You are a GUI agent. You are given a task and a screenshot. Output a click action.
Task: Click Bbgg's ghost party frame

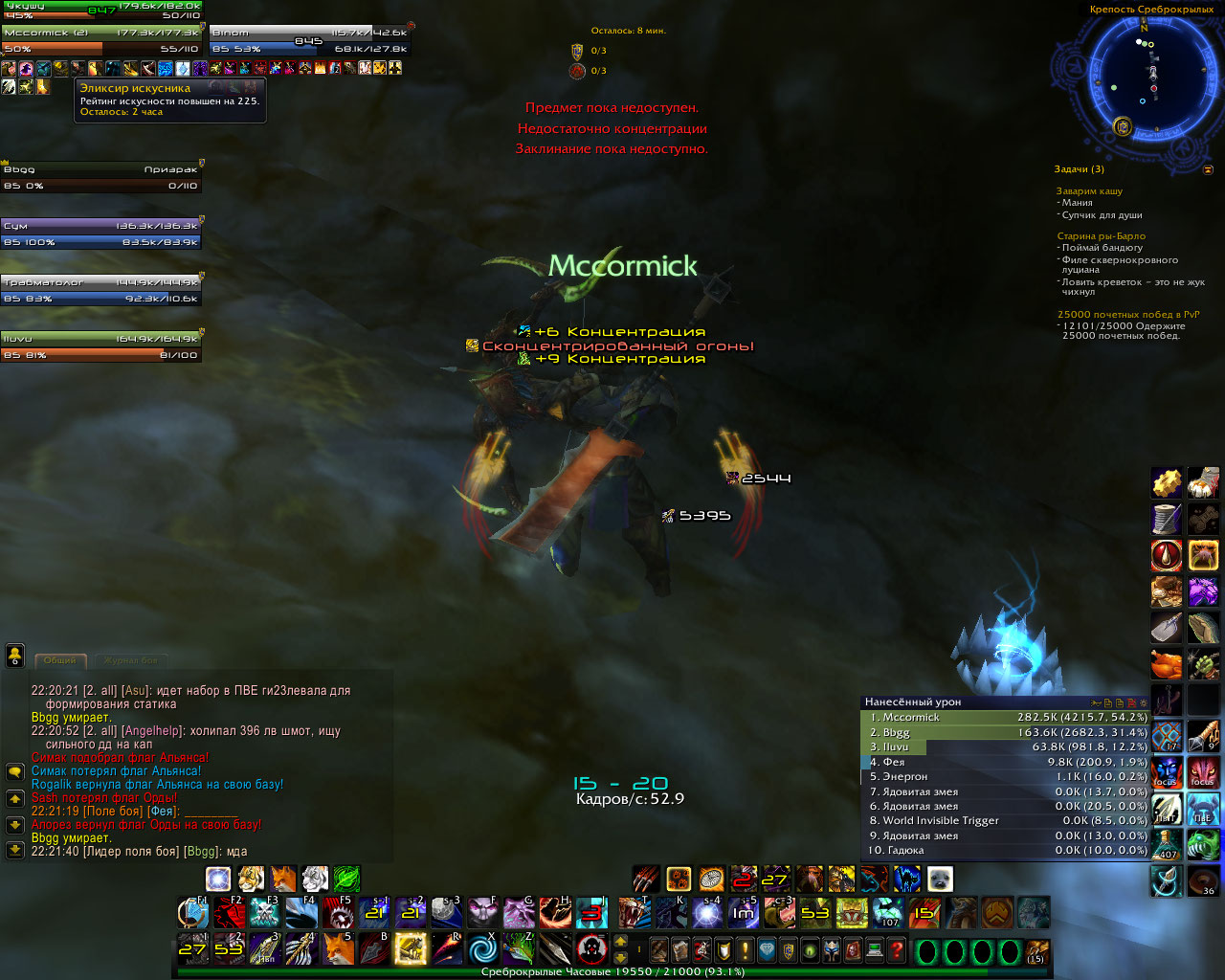click(101, 177)
